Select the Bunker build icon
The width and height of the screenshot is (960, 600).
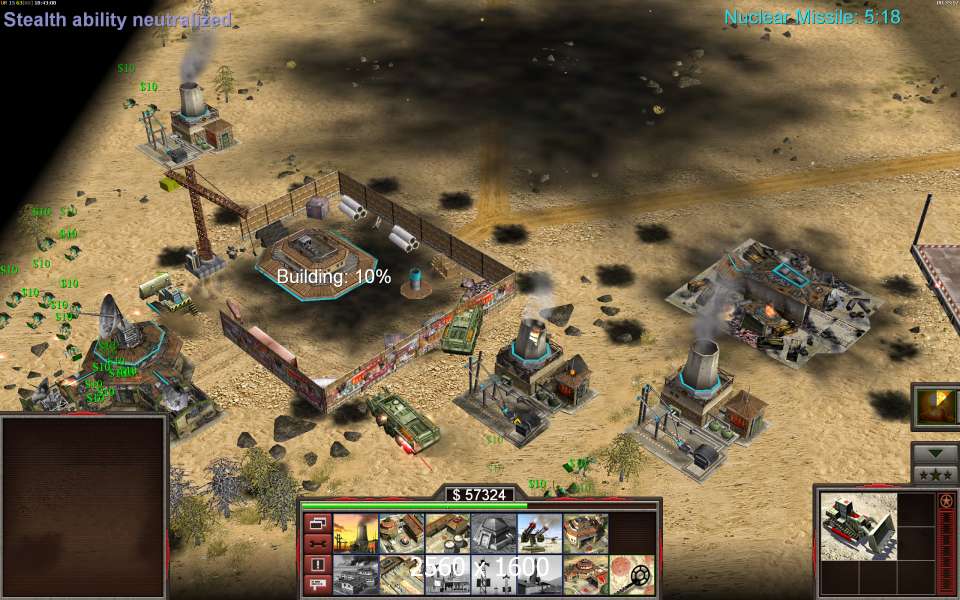point(491,534)
